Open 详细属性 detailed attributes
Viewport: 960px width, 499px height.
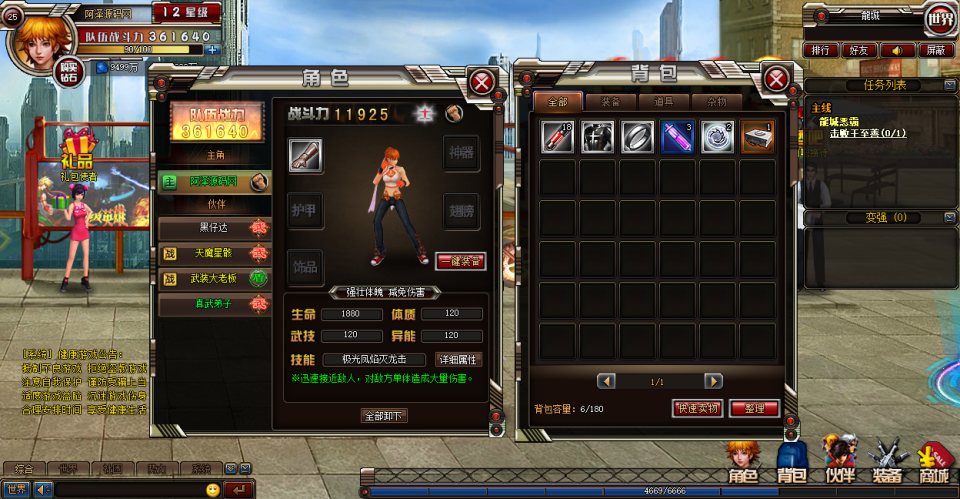[x=459, y=359]
